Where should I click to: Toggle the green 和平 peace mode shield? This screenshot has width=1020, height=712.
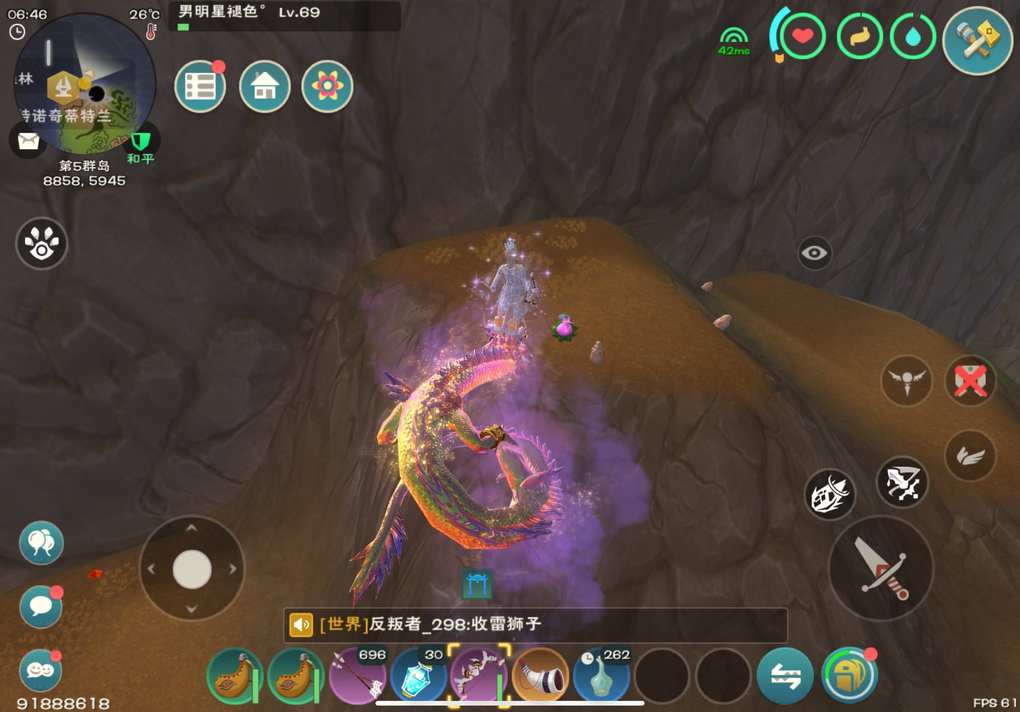[141, 141]
